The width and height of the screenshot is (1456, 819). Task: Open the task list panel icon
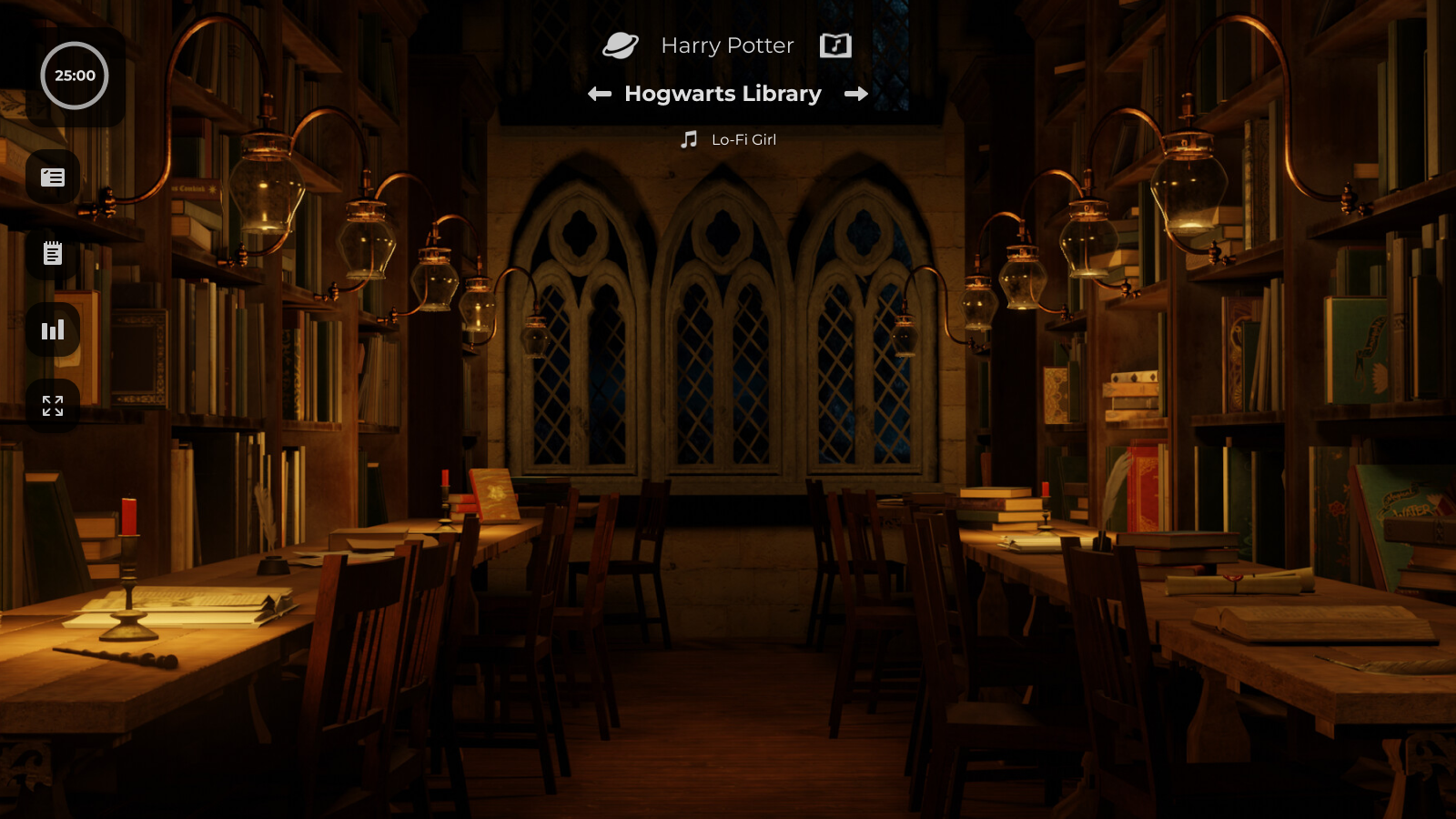[x=53, y=177]
